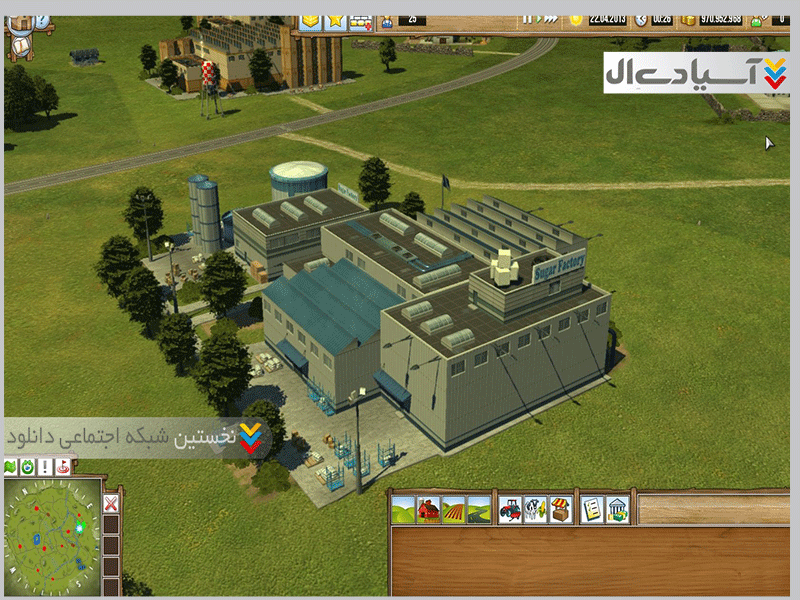The image size is (800, 600).
Task: Open the market stall crate icon
Action: click(562, 509)
